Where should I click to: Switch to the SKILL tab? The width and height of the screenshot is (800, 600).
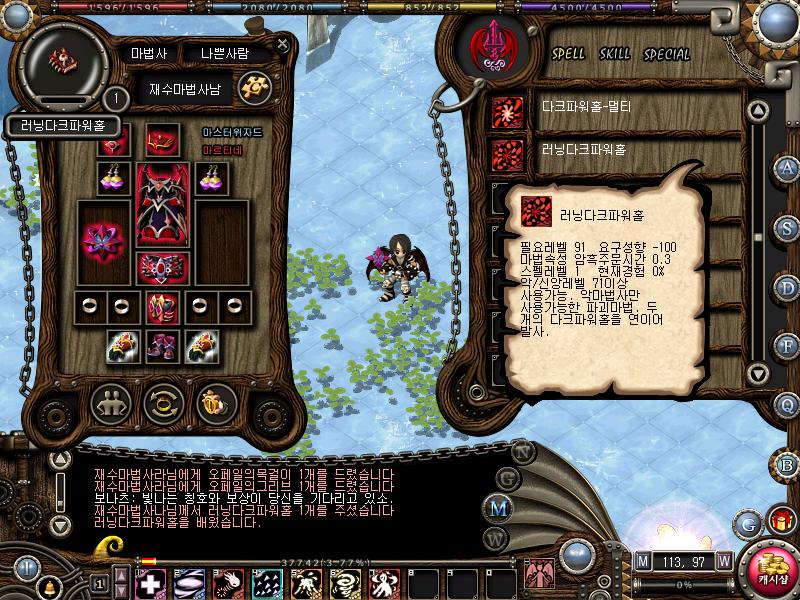click(614, 53)
